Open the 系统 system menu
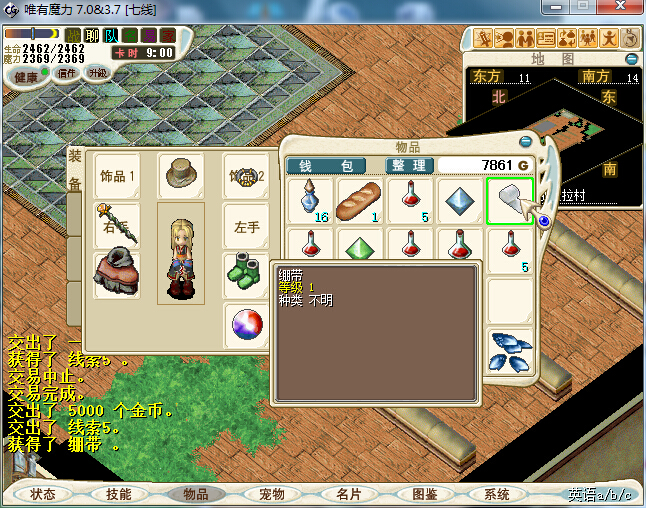Viewport: 646px width, 508px height. click(x=497, y=494)
